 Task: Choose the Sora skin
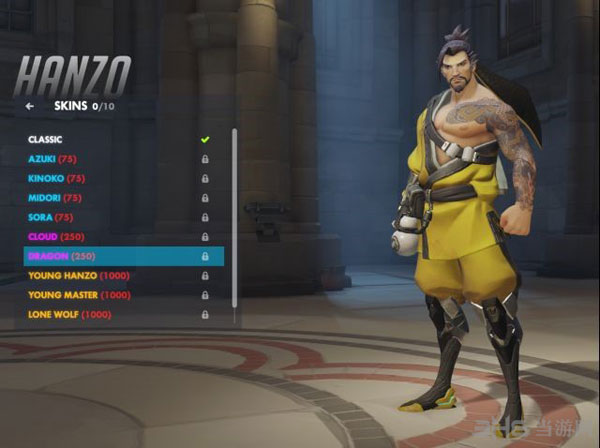(x=50, y=217)
